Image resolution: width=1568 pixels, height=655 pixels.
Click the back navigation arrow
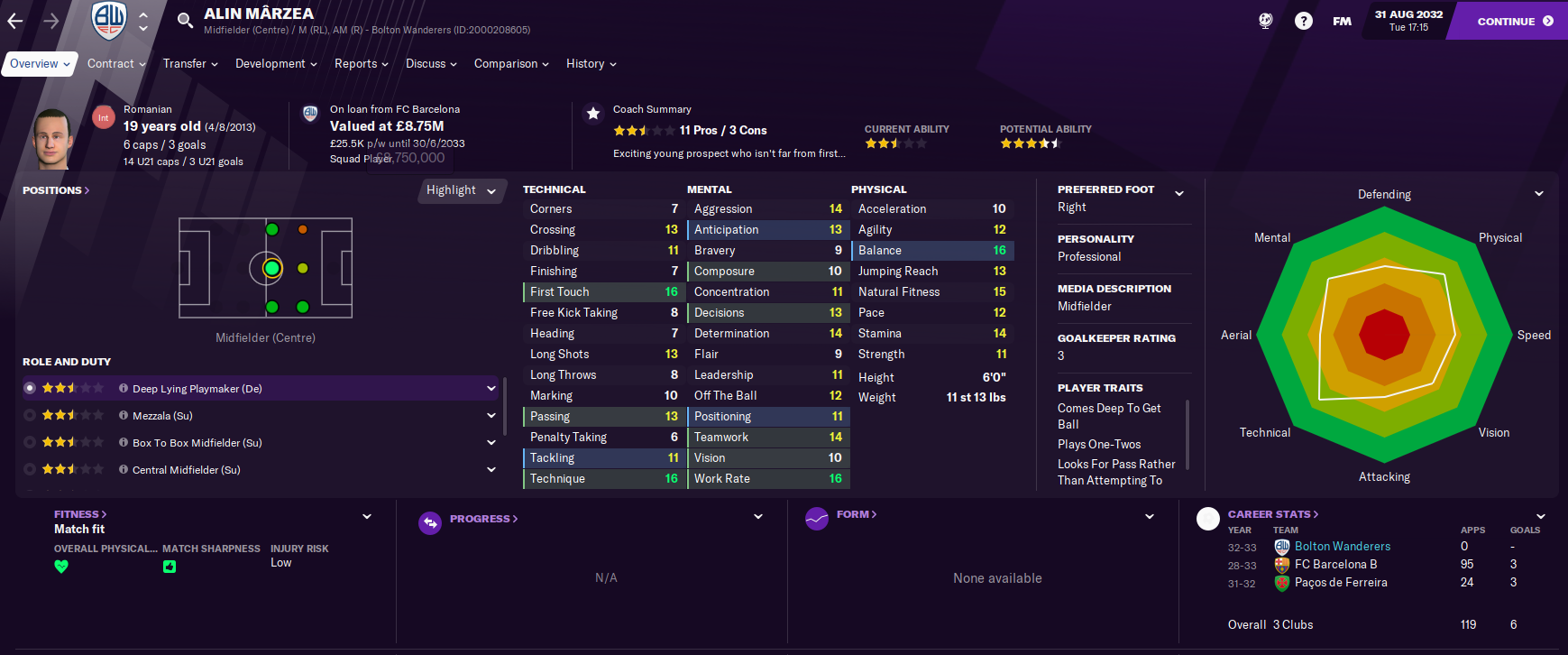[14, 19]
